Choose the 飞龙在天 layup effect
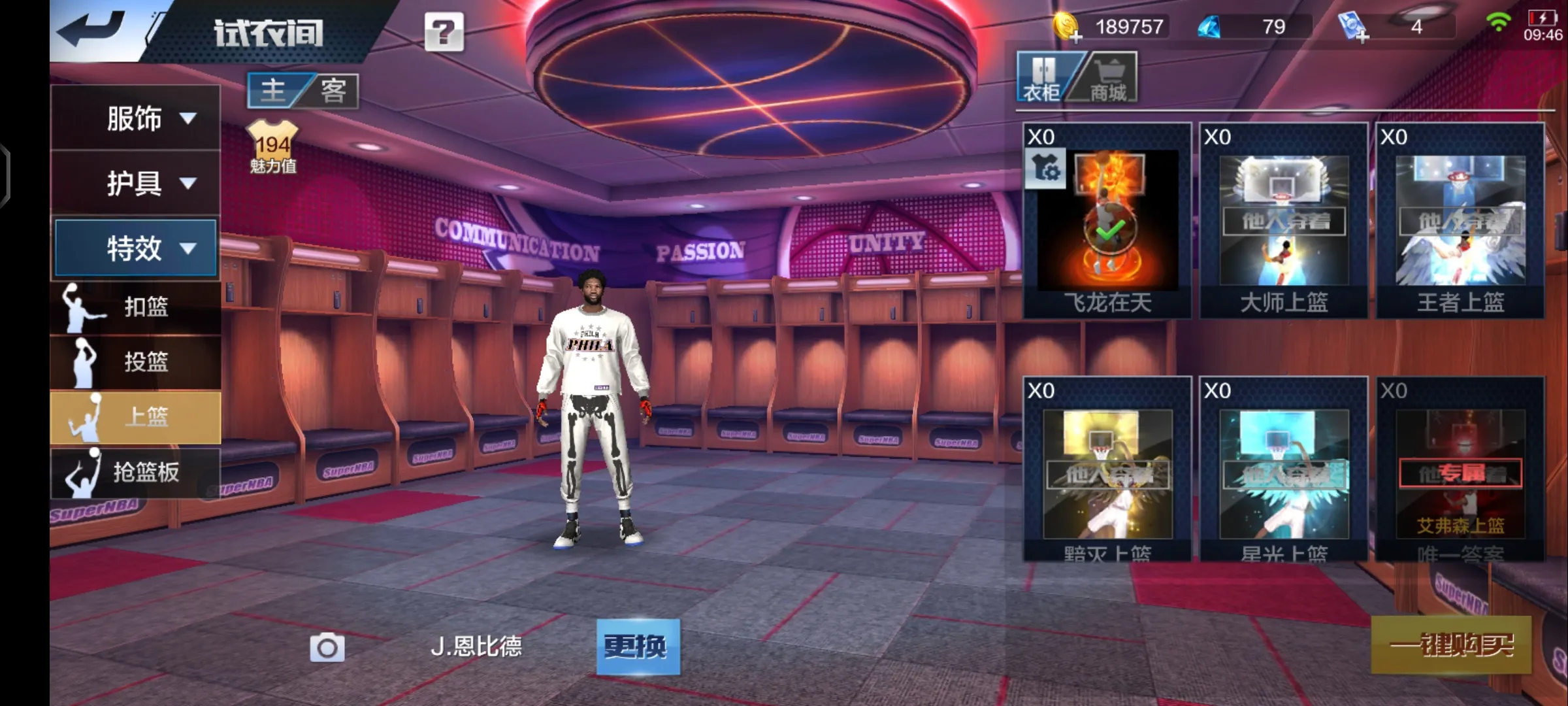The width and height of the screenshot is (1568, 706). [x=1107, y=221]
